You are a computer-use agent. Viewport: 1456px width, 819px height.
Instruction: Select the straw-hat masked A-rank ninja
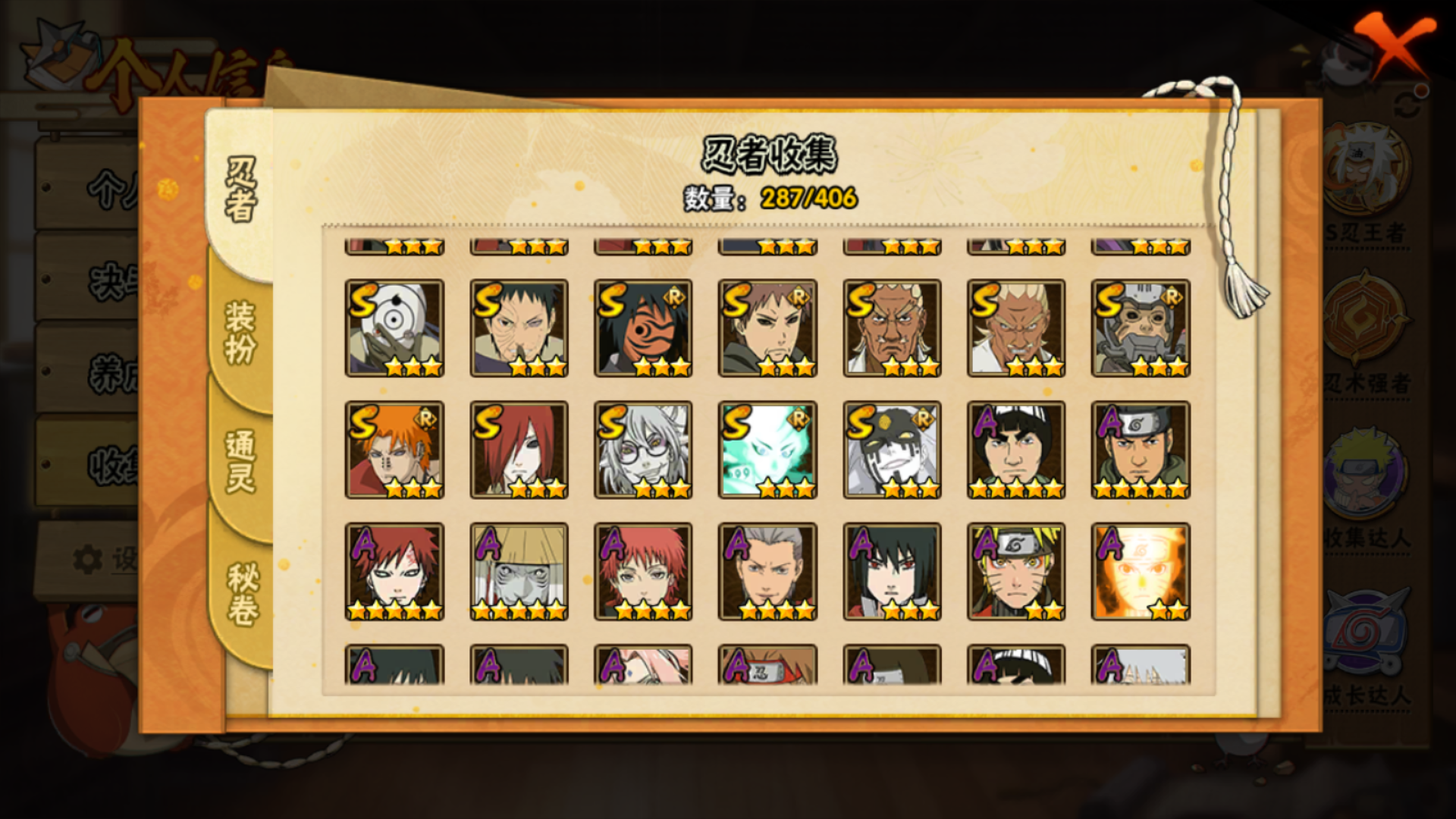point(519,571)
